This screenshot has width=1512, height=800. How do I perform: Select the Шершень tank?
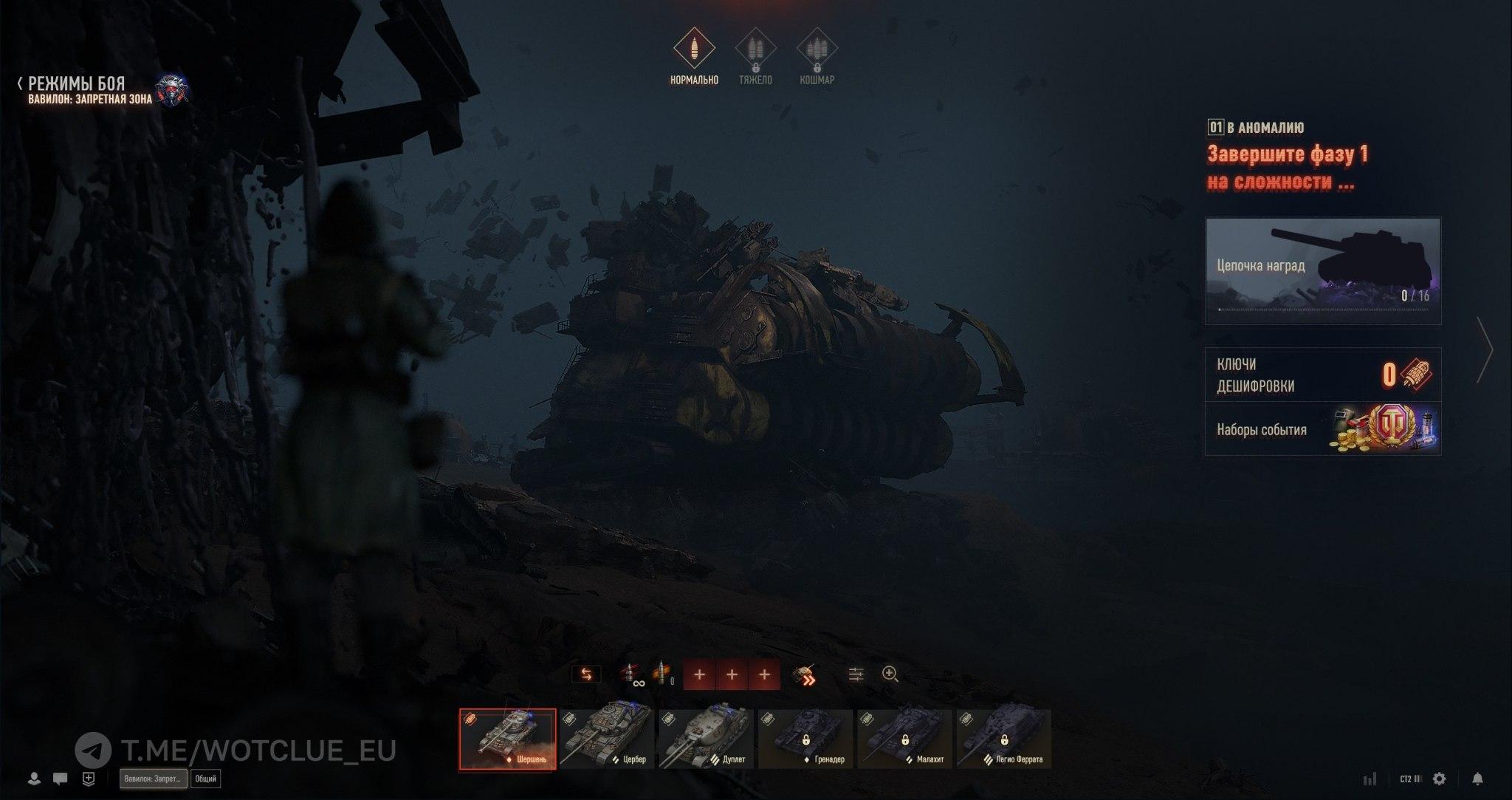tap(508, 739)
